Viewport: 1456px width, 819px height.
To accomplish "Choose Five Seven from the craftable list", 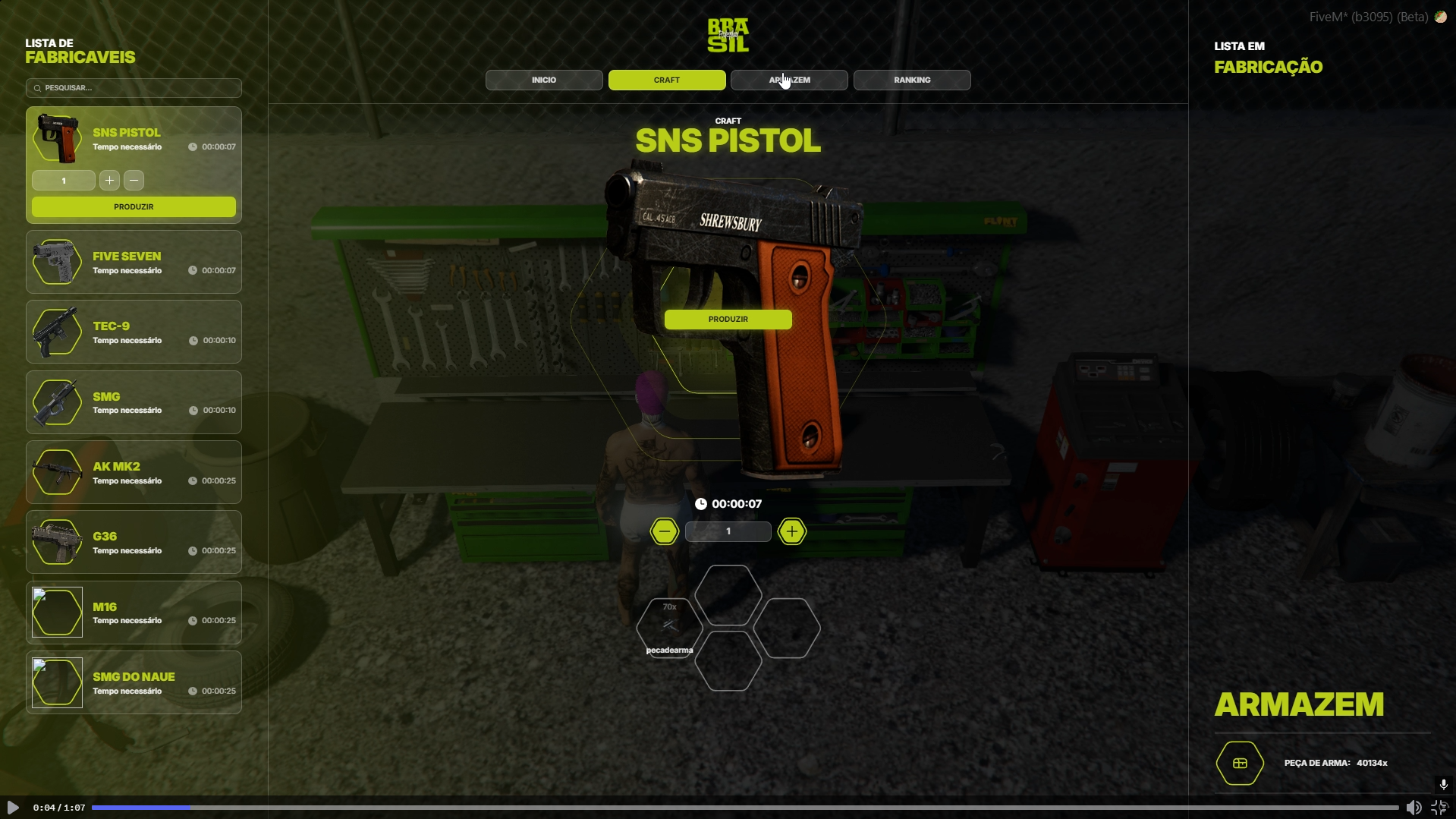I will 134,263.
